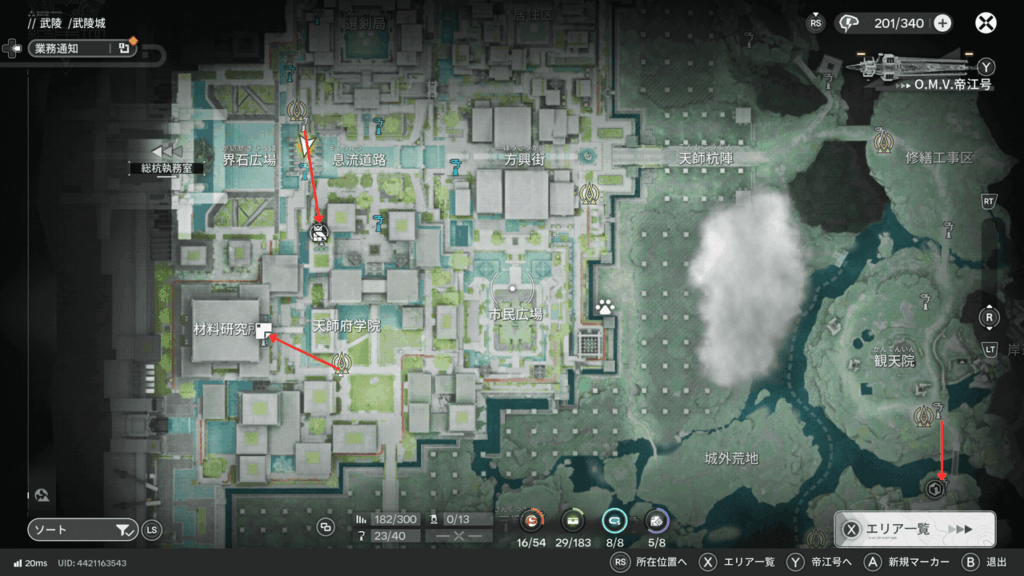Select the hexagonal marker south of 観天院
The width and height of the screenshot is (1024, 576).
pos(936,489)
